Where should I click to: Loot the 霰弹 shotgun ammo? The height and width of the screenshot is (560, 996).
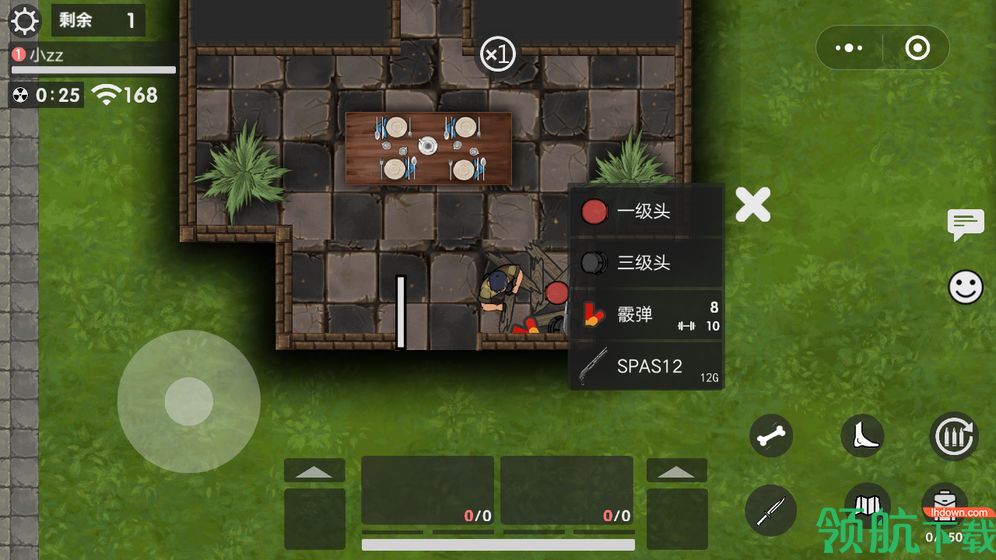click(645, 315)
